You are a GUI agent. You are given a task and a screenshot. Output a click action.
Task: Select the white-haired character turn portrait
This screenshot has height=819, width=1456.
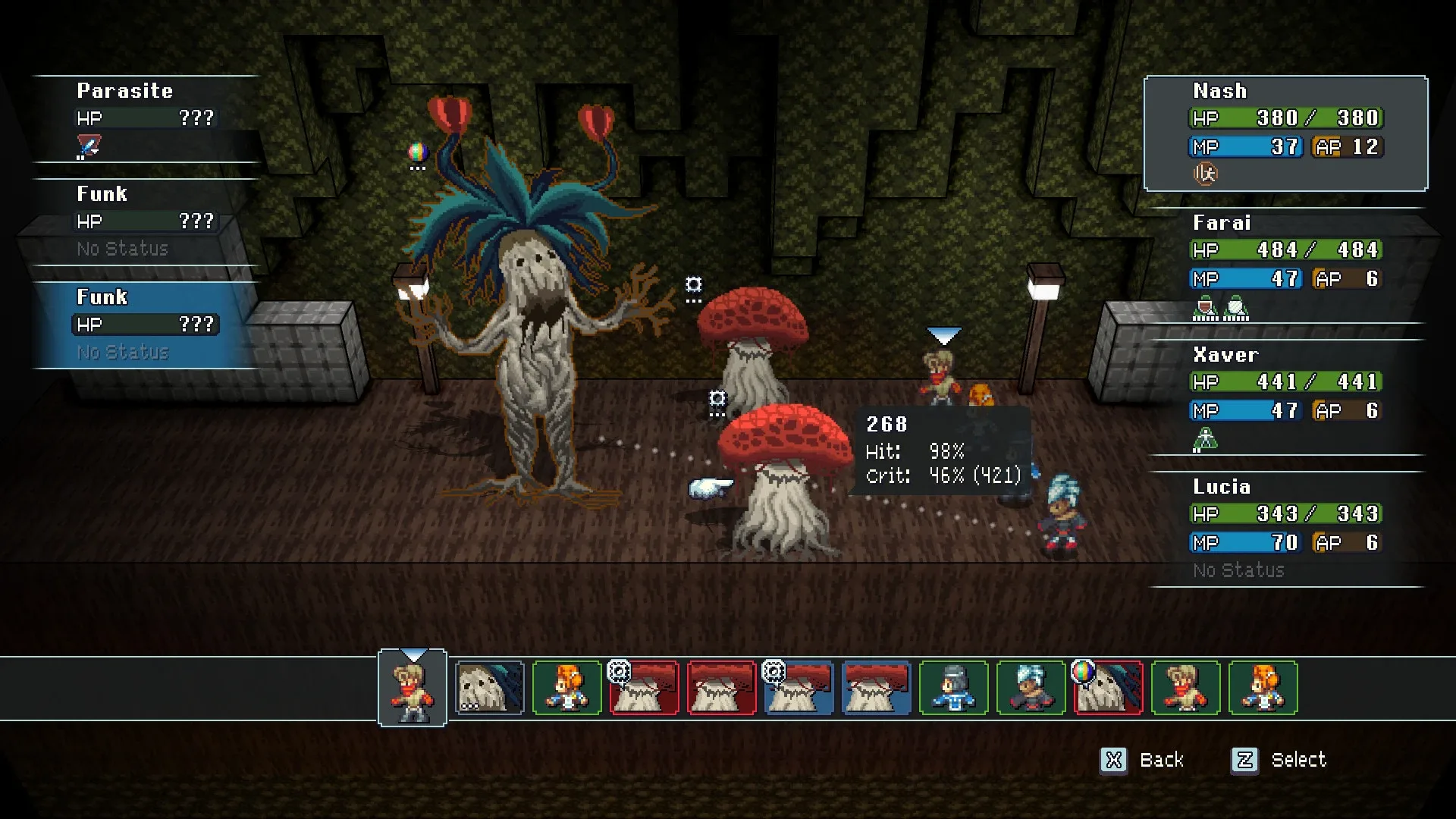1031,689
